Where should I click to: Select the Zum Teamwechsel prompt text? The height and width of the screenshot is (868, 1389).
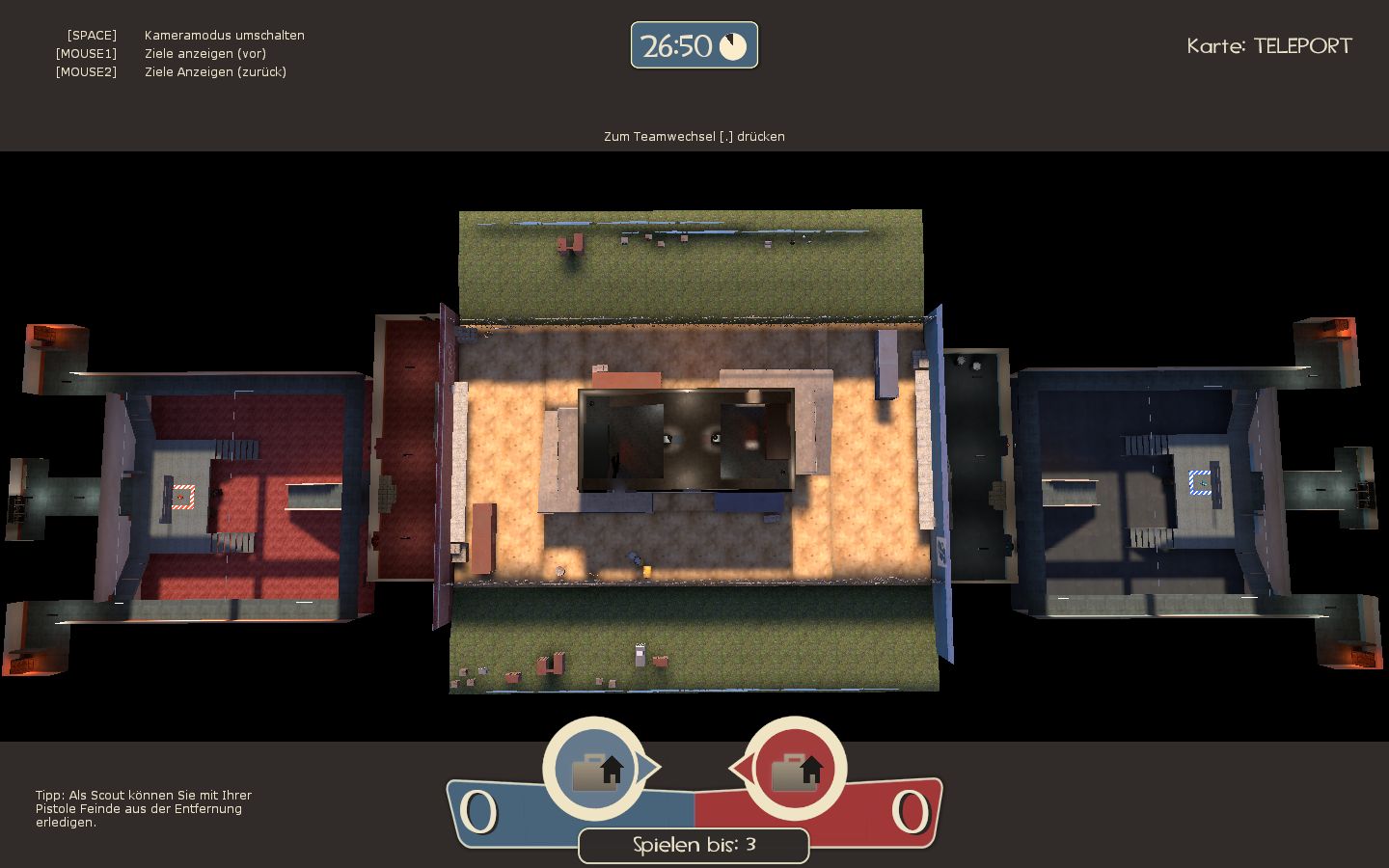coord(694,136)
